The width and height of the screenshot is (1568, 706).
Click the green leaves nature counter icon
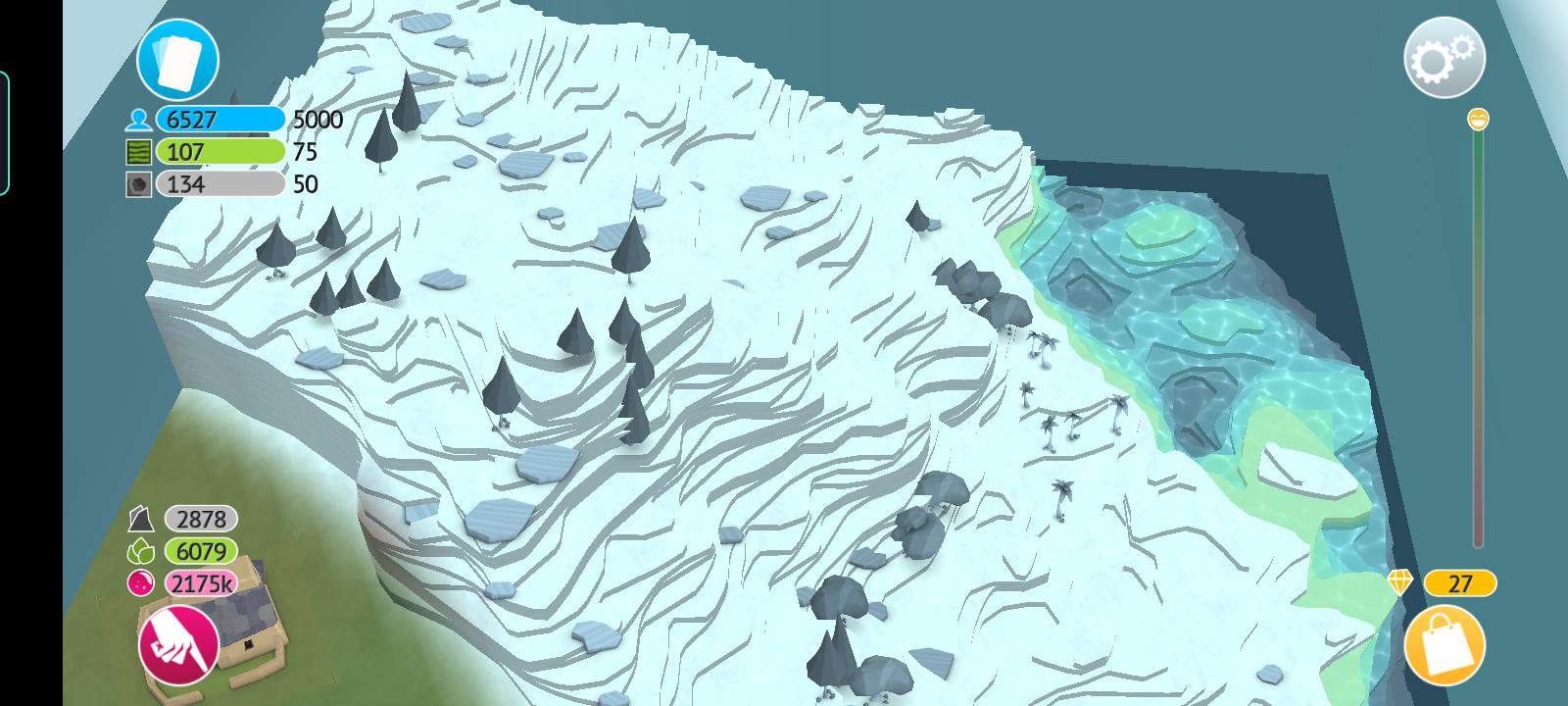click(x=140, y=550)
